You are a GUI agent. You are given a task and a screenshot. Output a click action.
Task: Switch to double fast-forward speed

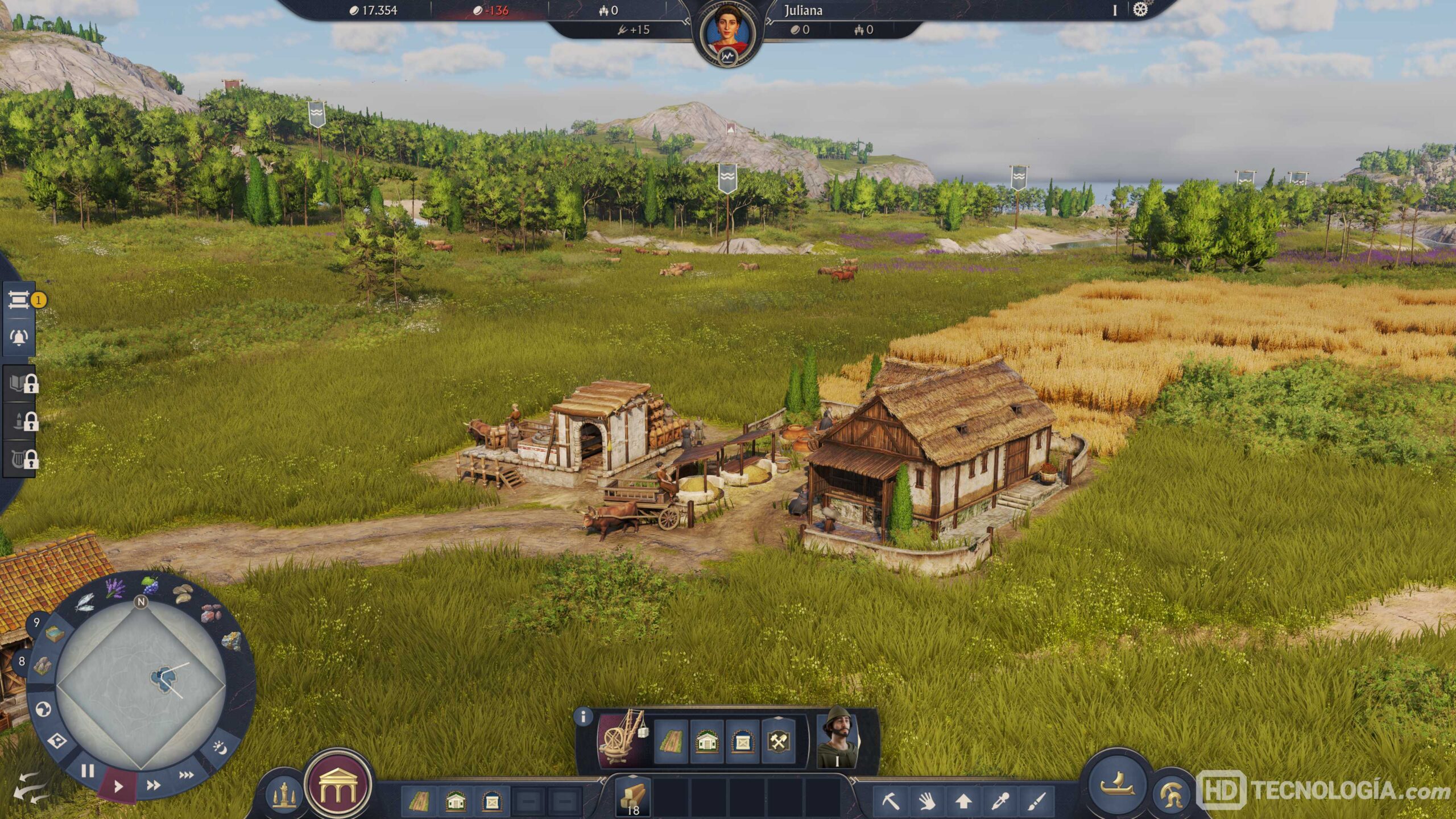pyautogui.click(x=153, y=785)
